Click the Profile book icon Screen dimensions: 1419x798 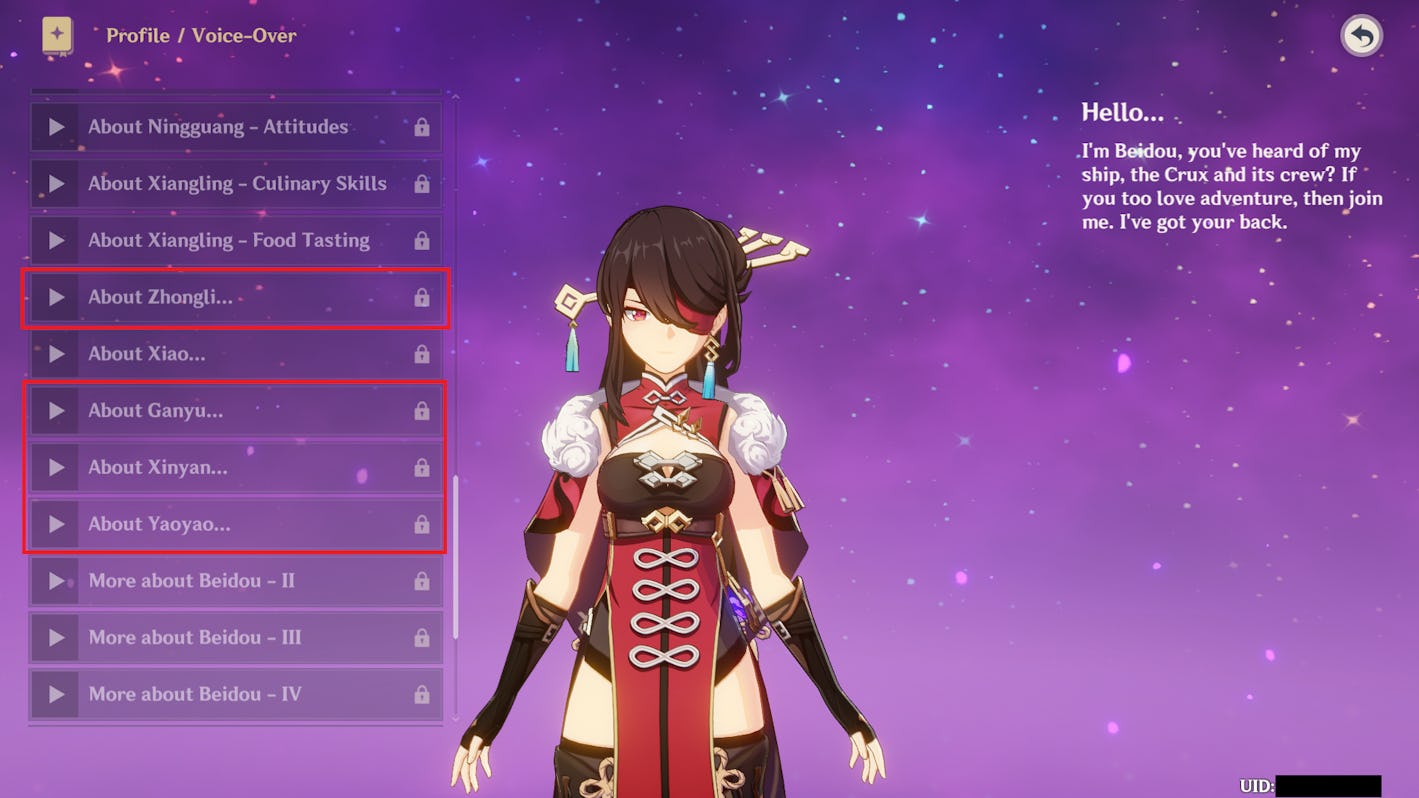pos(57,36)
